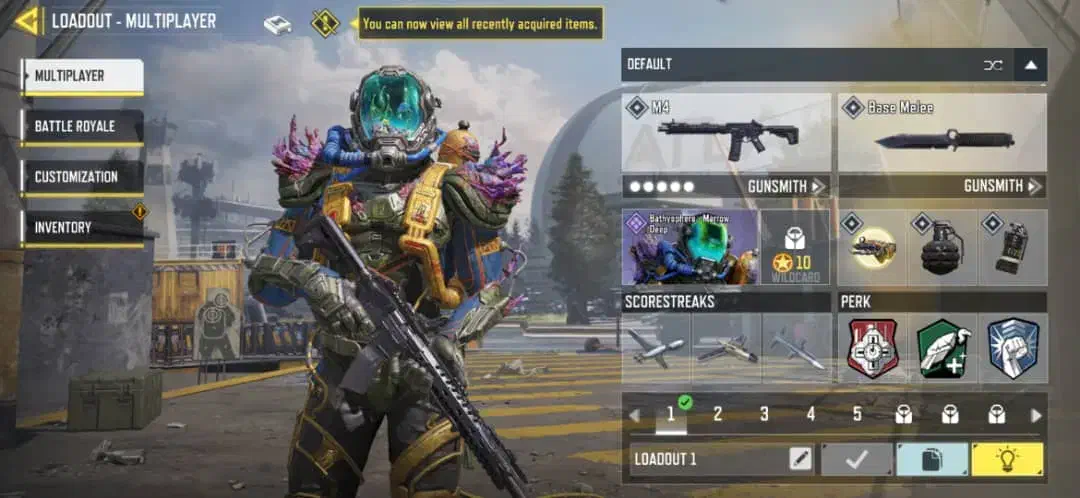This screenshot has height=498, width=1080.
Task: Open the Inventory tab
Action: coord(83,228)
